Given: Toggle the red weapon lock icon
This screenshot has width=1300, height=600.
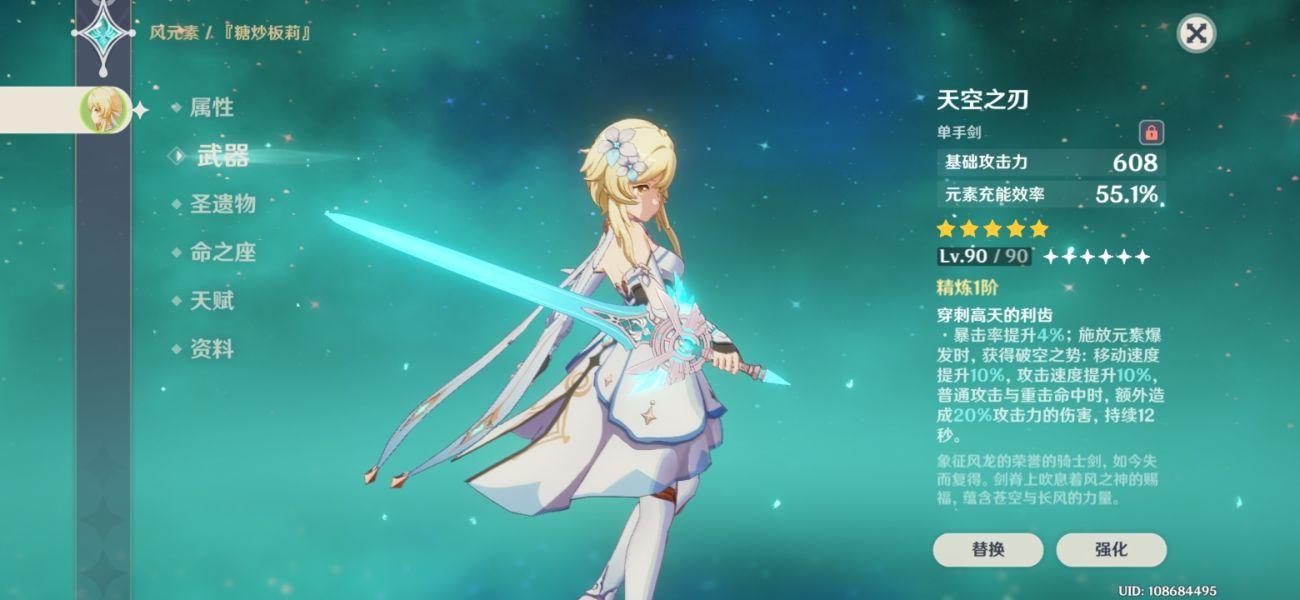Looking at the screenshot, I should point(1151,132).
